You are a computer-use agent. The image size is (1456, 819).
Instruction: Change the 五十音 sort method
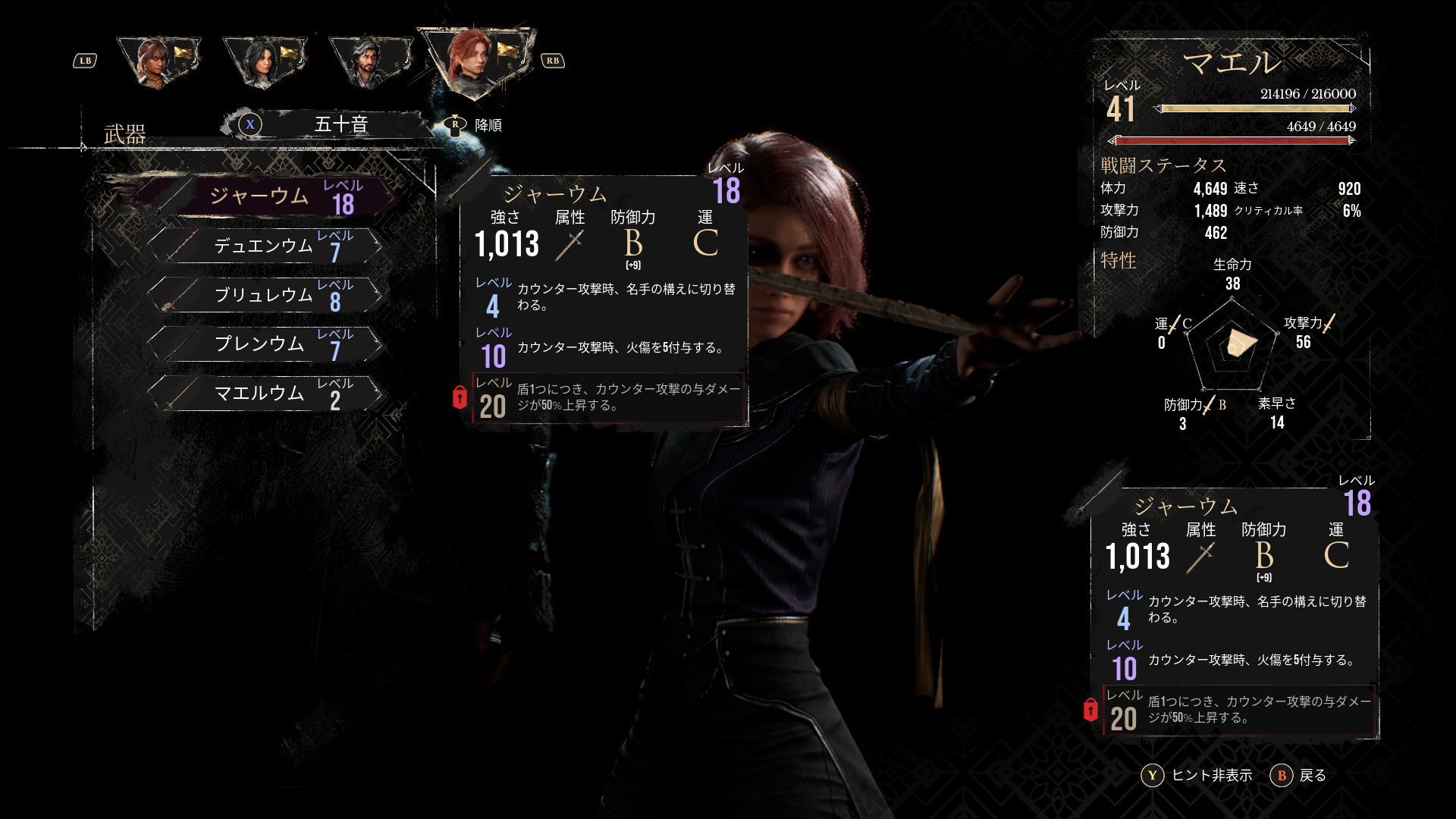(326, 124)
